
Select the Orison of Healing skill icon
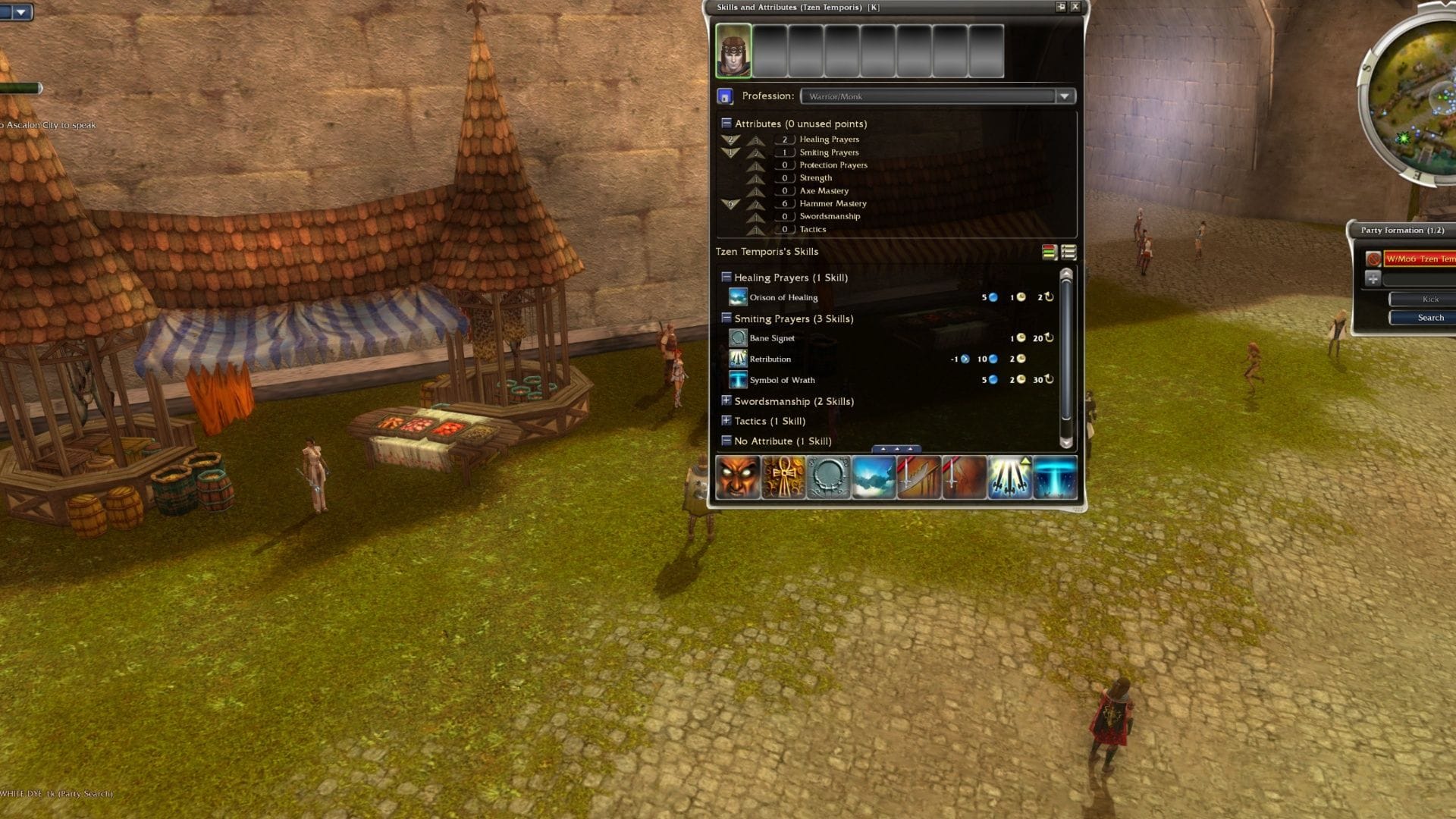point(736,297)
